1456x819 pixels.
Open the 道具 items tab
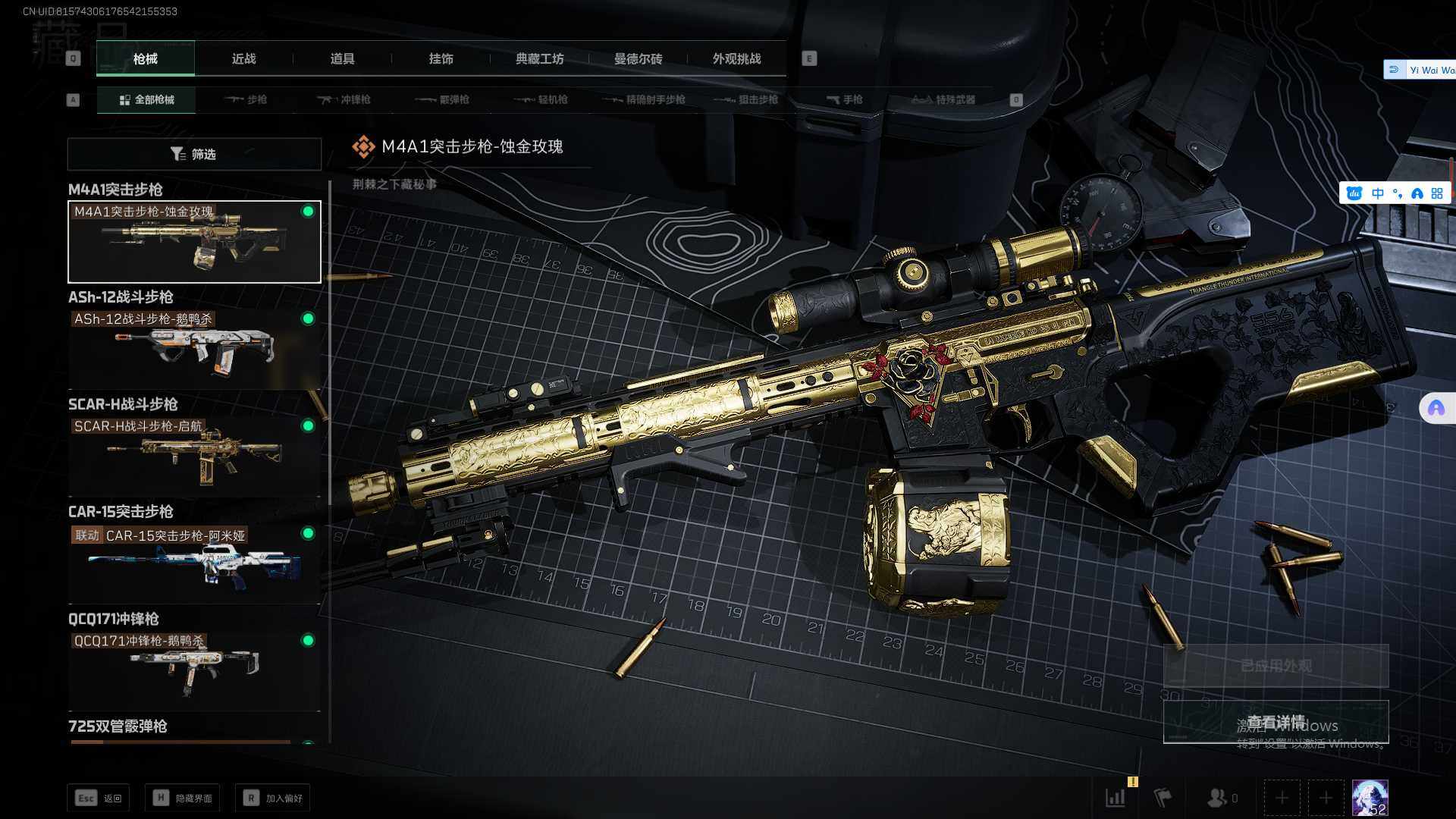[342, 59]
